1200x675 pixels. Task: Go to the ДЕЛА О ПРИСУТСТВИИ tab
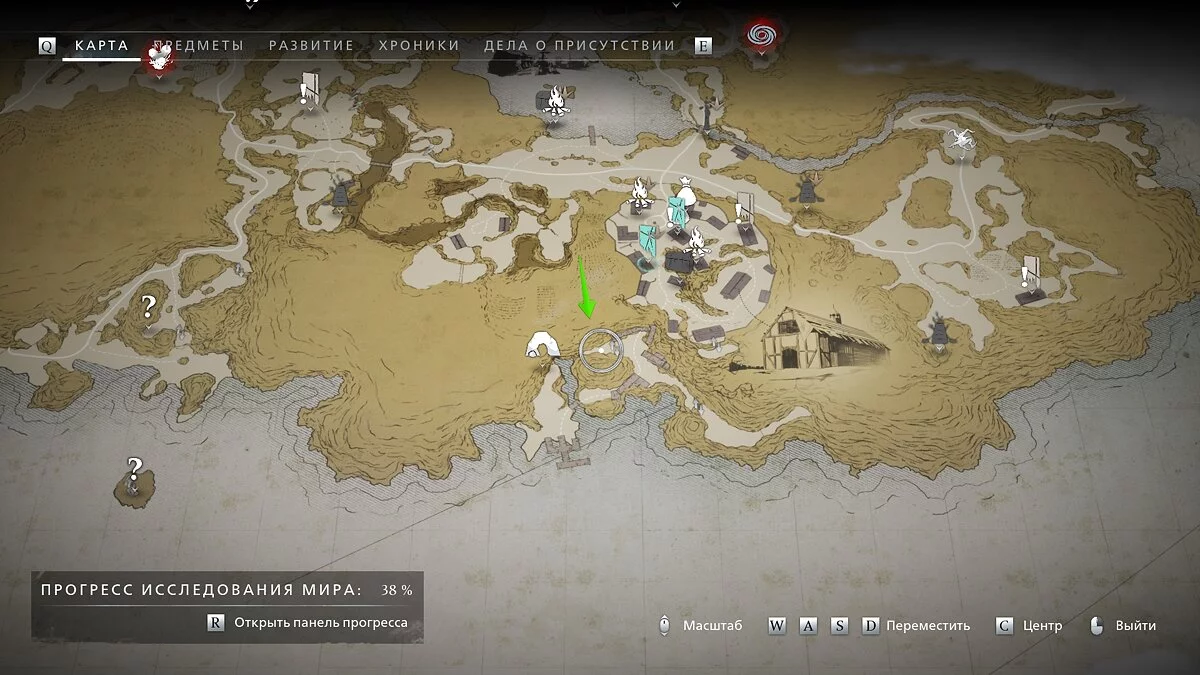point(579,46)
